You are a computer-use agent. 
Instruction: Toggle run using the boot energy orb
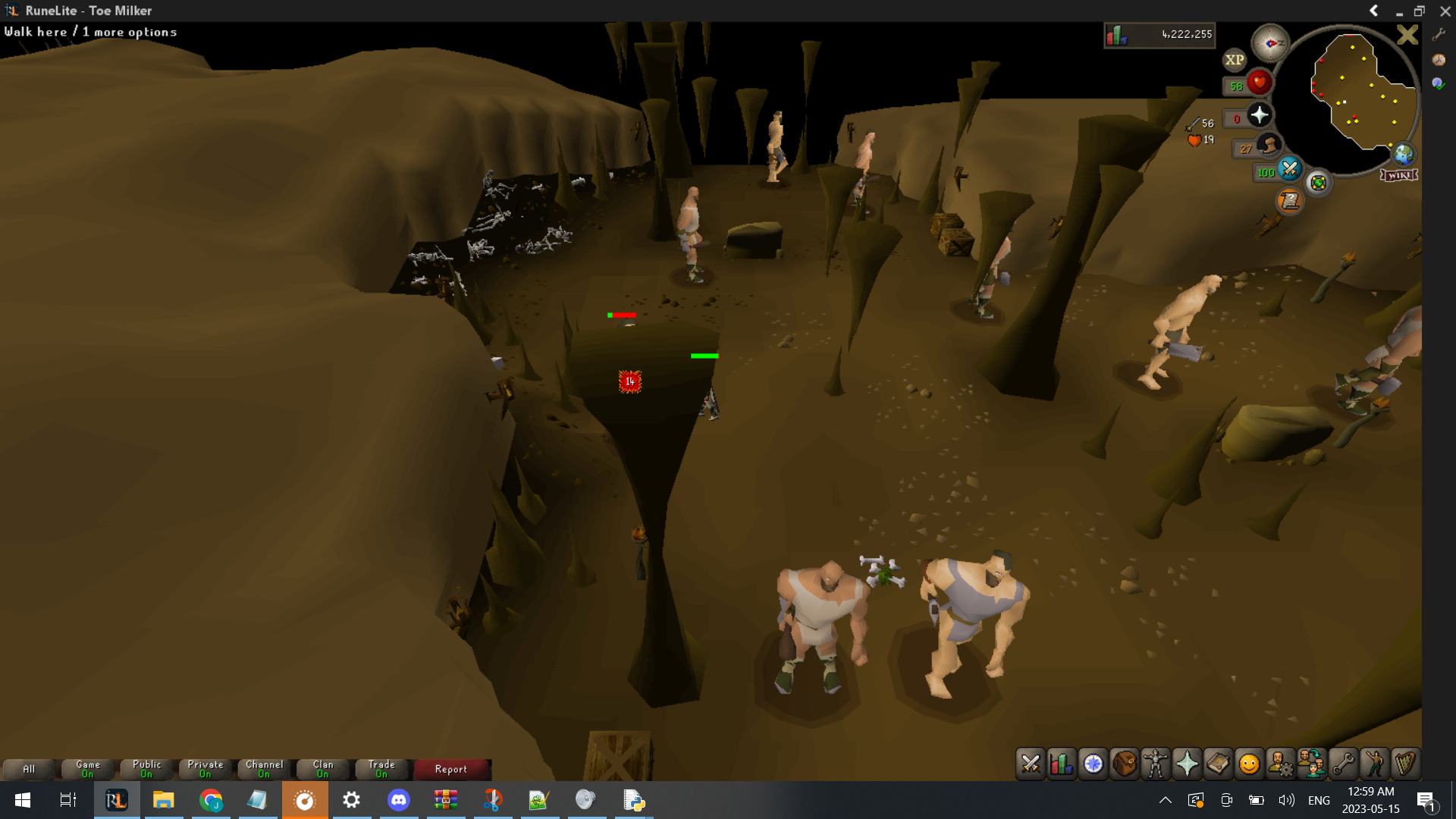(1269, 145)
